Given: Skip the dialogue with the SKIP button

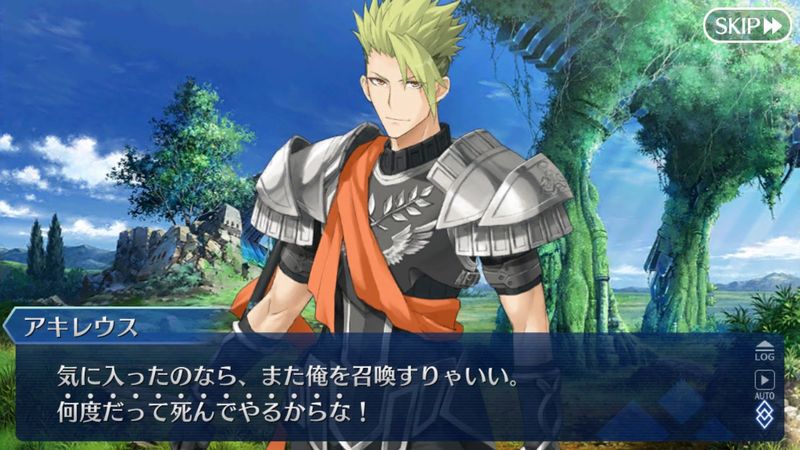Looking at the screenshot, I should tap(746, 25).
